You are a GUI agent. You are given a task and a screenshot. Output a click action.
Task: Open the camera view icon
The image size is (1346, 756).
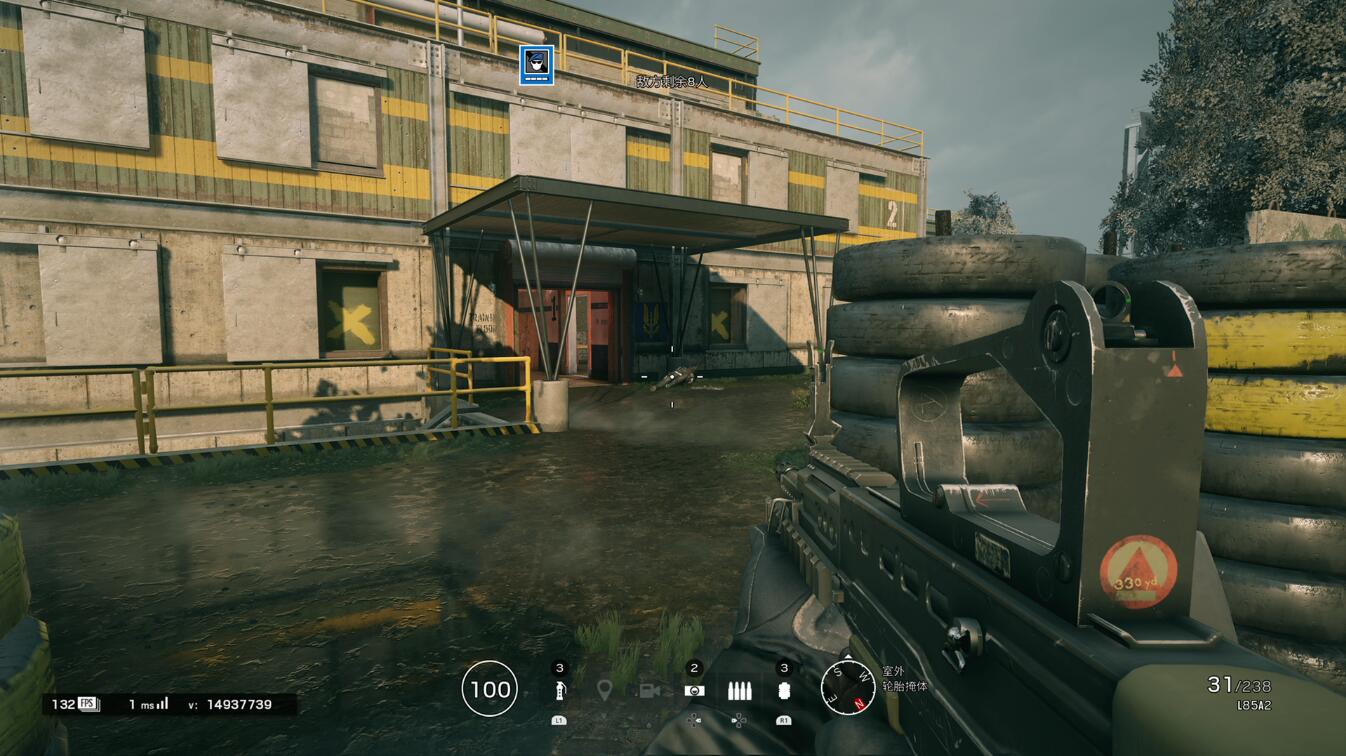tap(648, 690)
